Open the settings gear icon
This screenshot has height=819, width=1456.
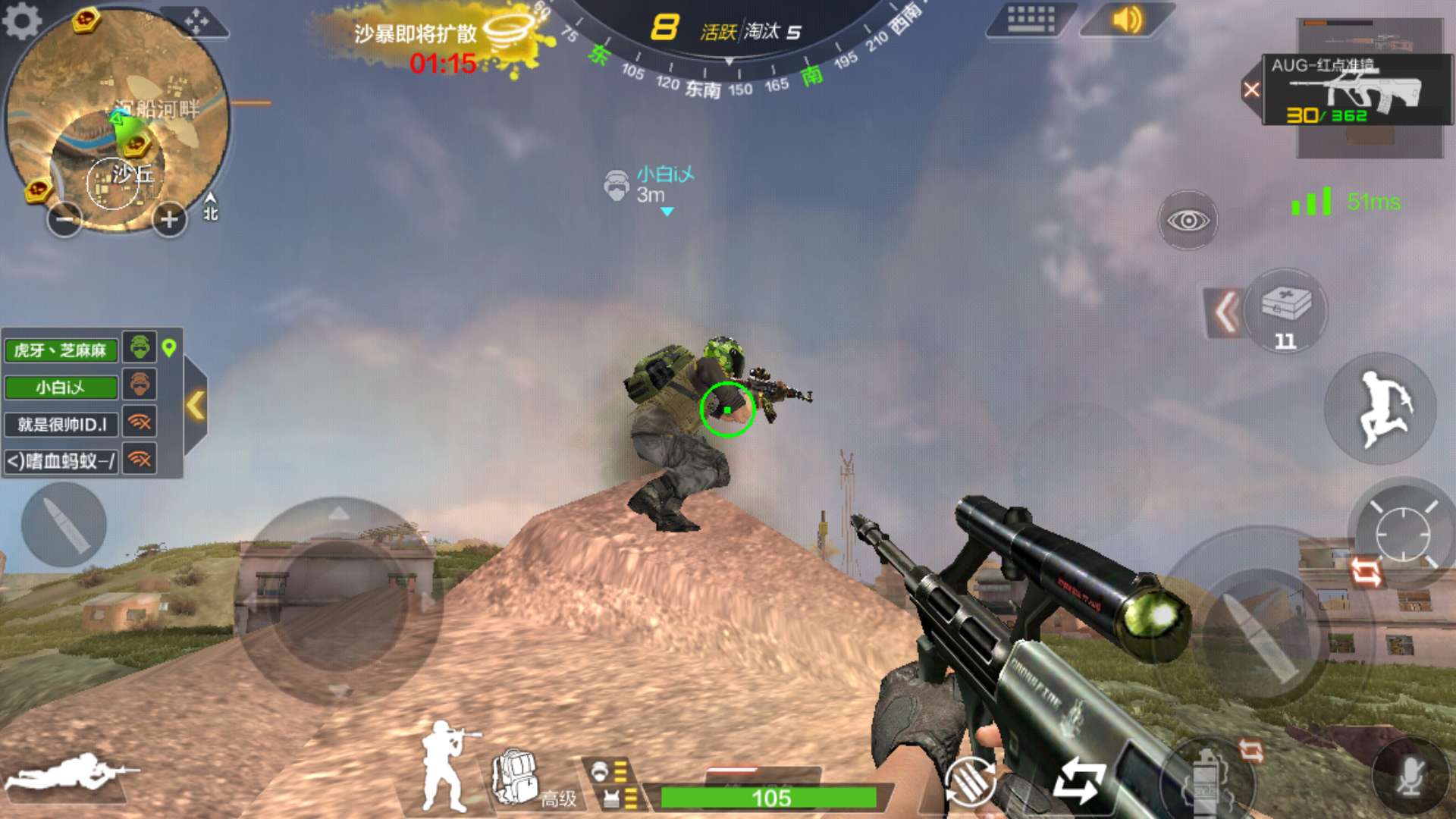coord(22,20)
